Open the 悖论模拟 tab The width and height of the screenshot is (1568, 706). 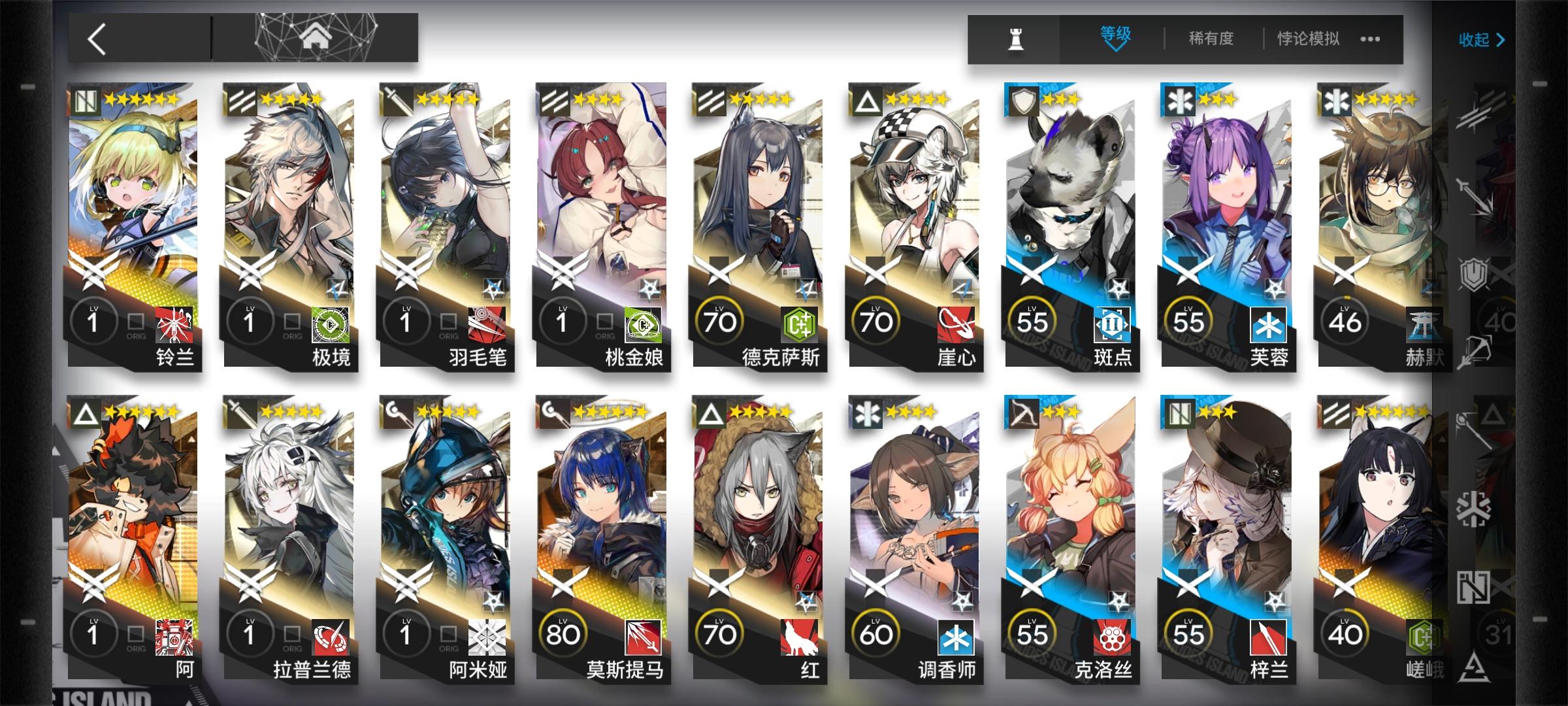coord(1309,38)
